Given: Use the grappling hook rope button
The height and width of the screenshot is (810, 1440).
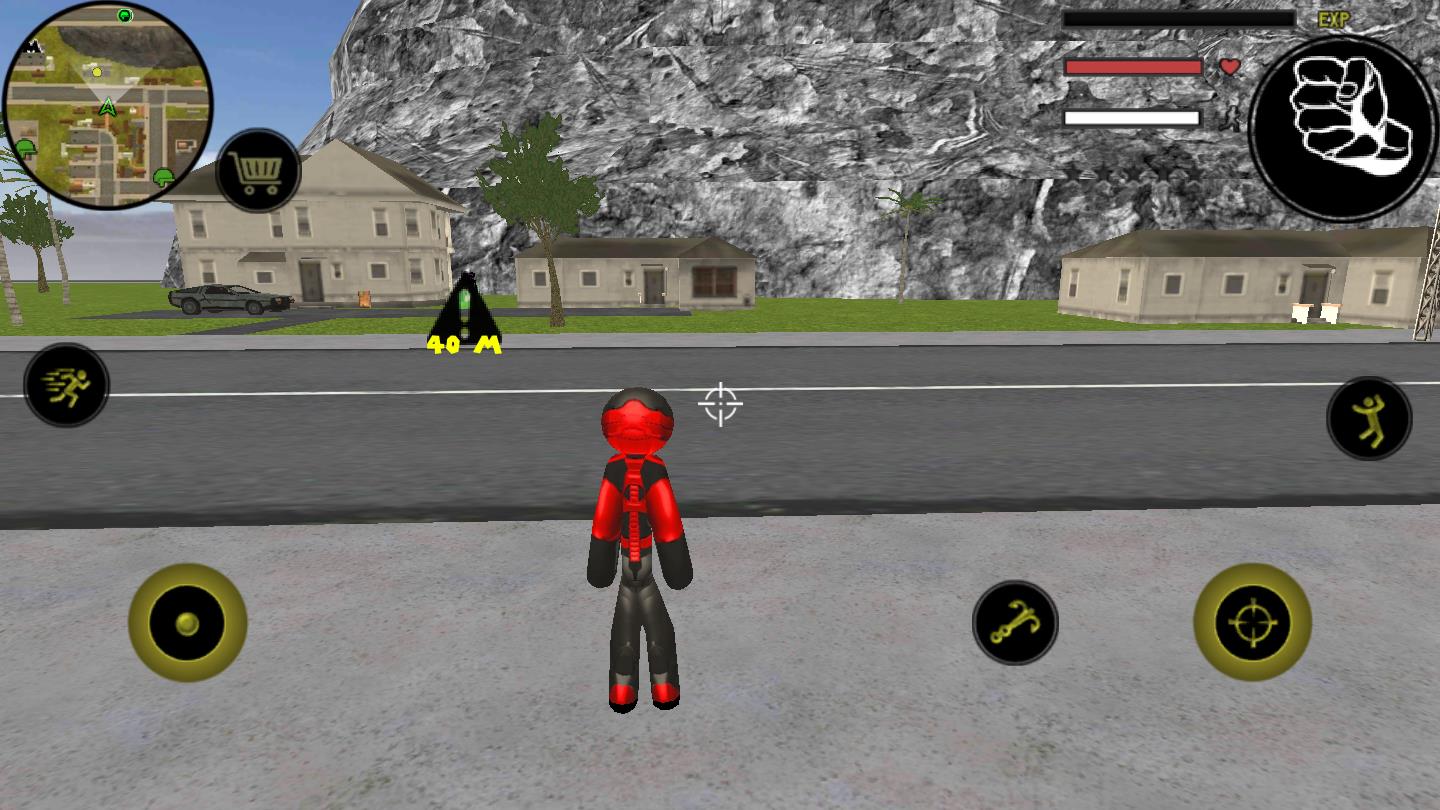Looking at the screenshot, I should [1015, 623].
